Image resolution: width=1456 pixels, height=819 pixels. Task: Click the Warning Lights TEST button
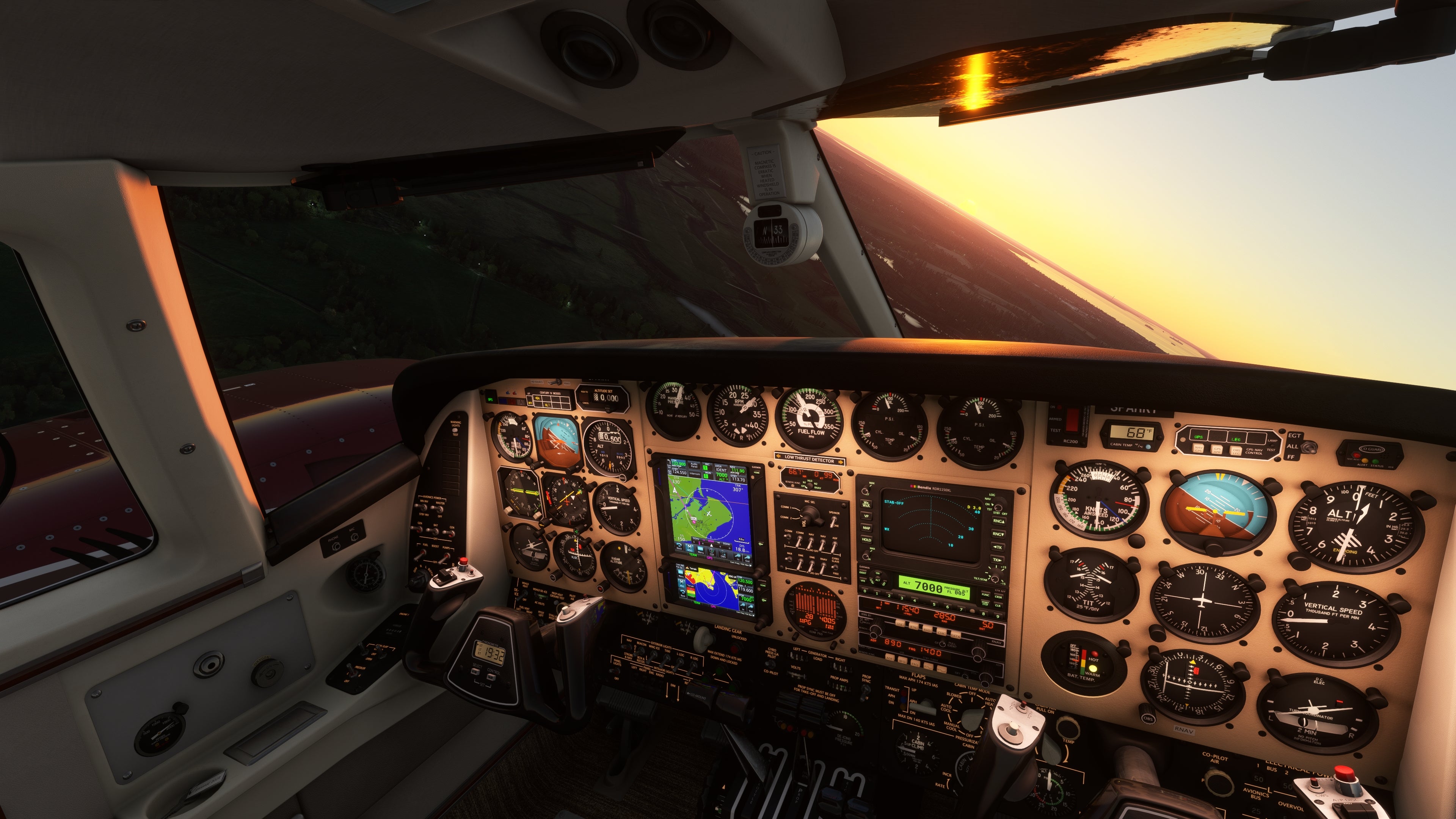coord(455,430)
